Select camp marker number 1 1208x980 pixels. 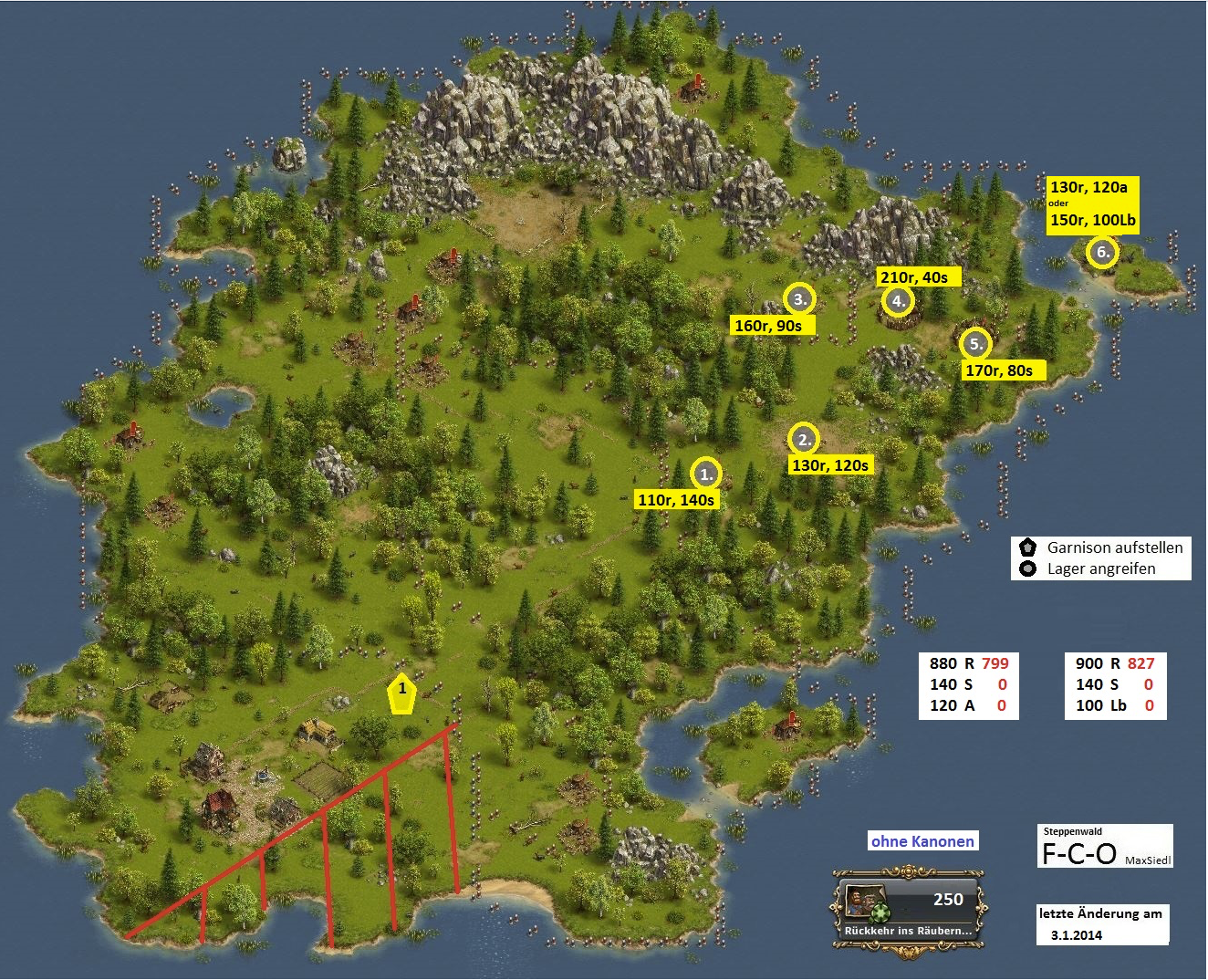pyautogui.click(x=706, y=474)
